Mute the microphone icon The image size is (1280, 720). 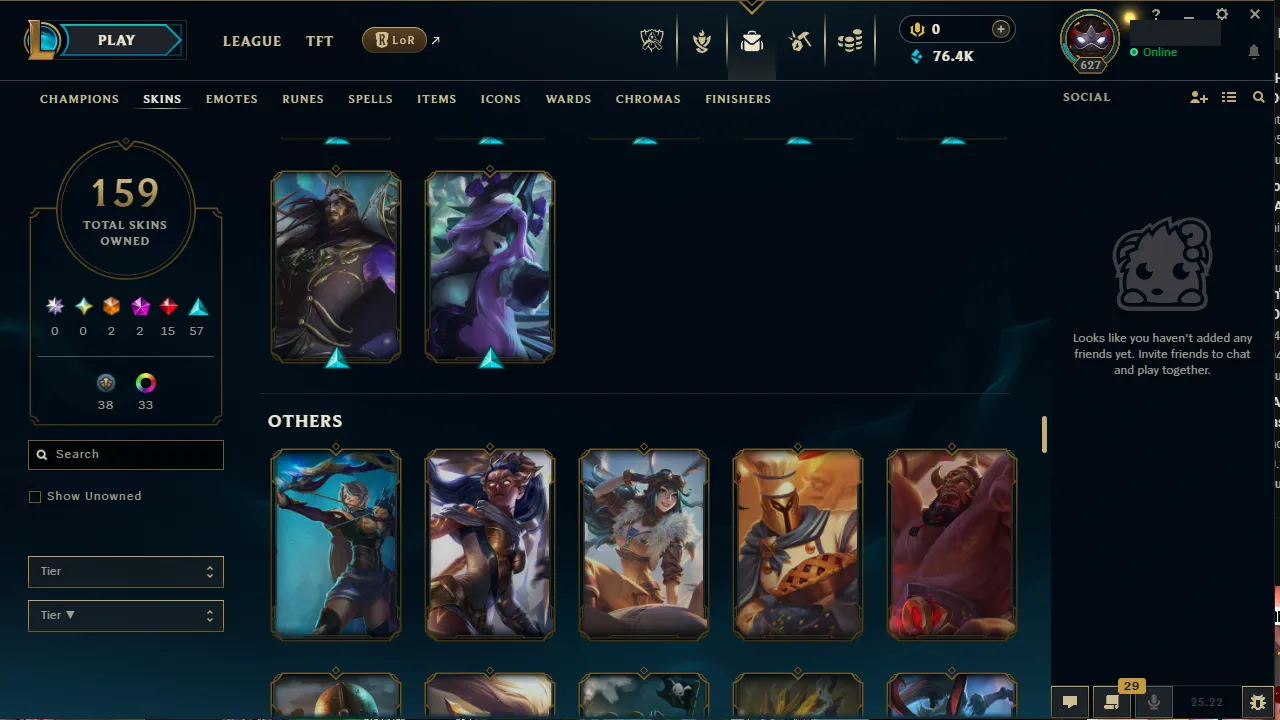1153,702
